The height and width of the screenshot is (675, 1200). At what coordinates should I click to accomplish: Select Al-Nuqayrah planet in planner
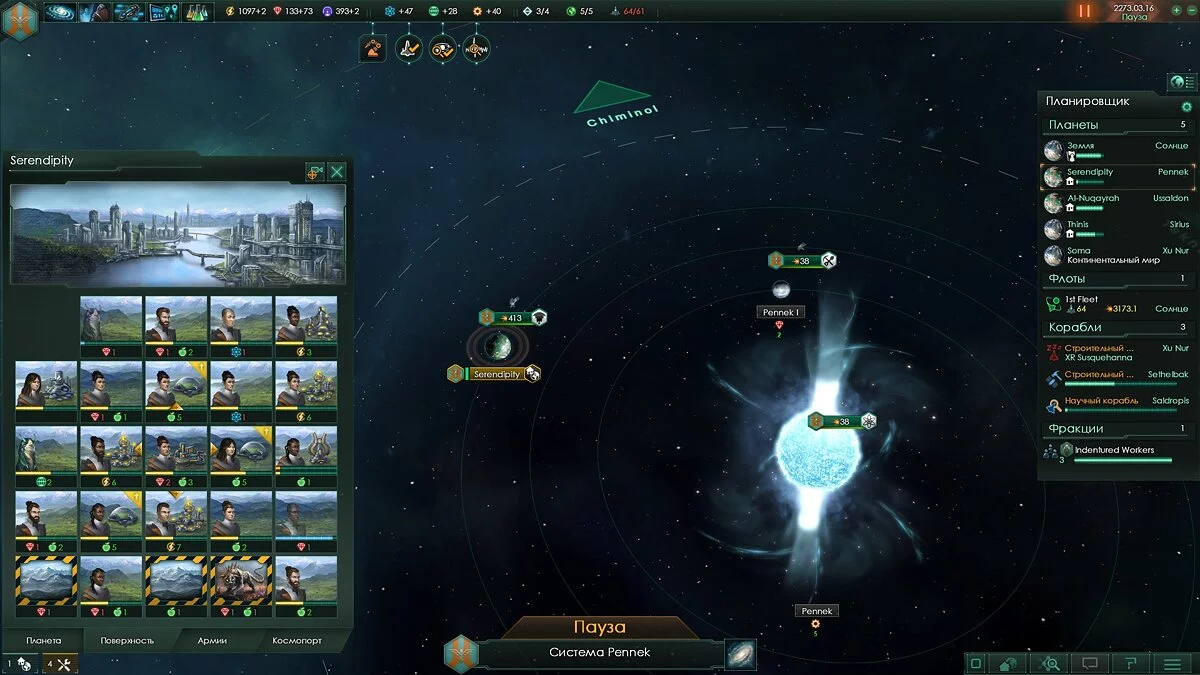coord(1115,202)
